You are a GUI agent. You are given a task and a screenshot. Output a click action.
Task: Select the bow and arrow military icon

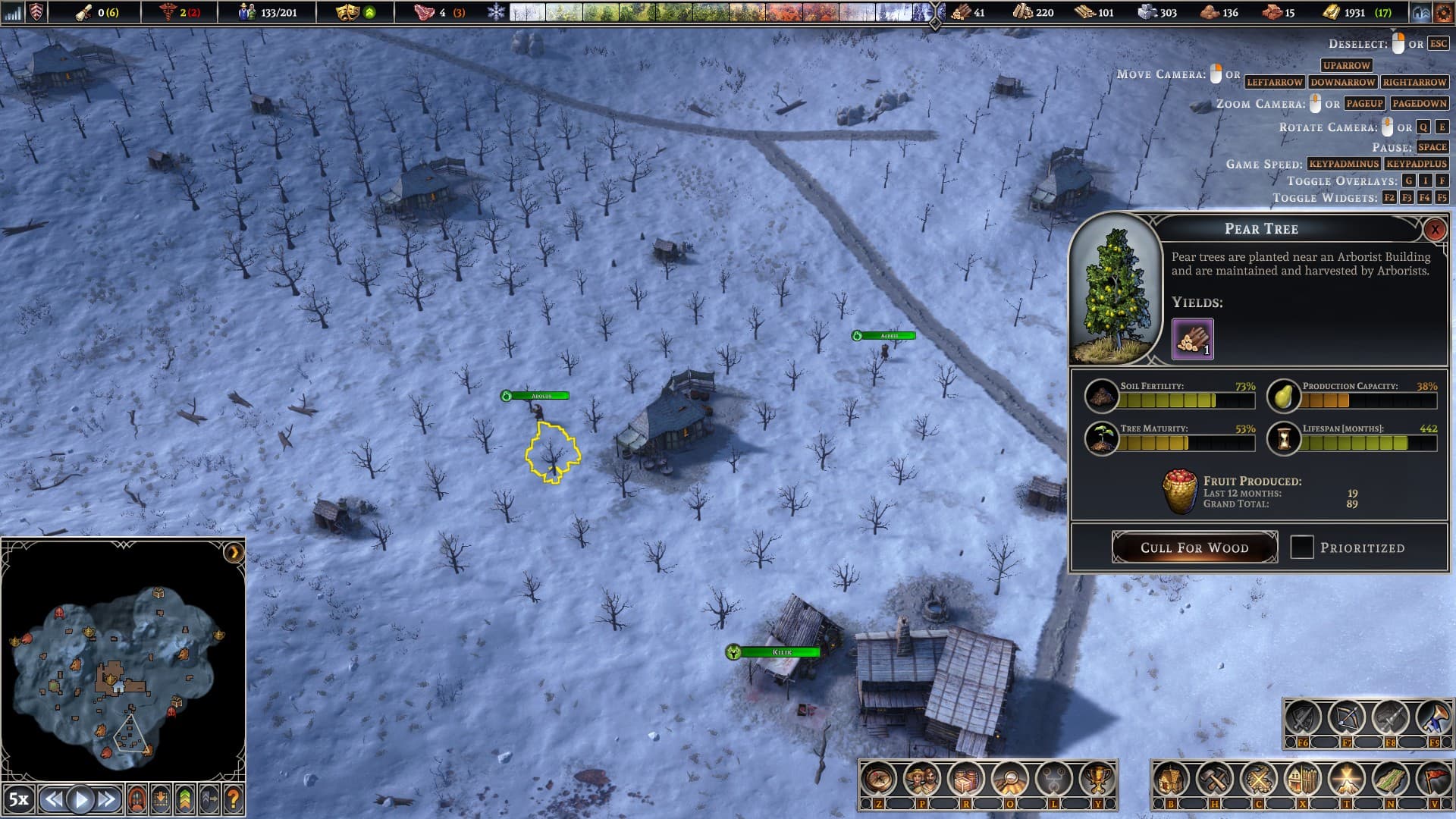point(1347,717)
